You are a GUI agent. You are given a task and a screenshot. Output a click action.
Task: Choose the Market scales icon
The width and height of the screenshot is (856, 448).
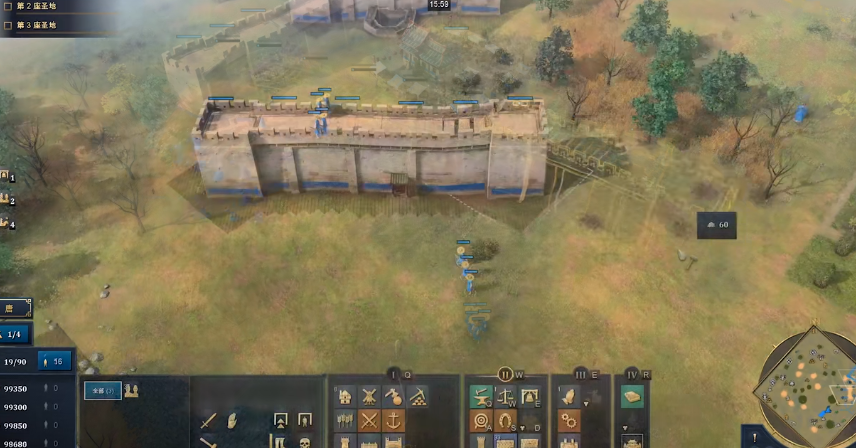pyautogui.click(x=506, y=397)
